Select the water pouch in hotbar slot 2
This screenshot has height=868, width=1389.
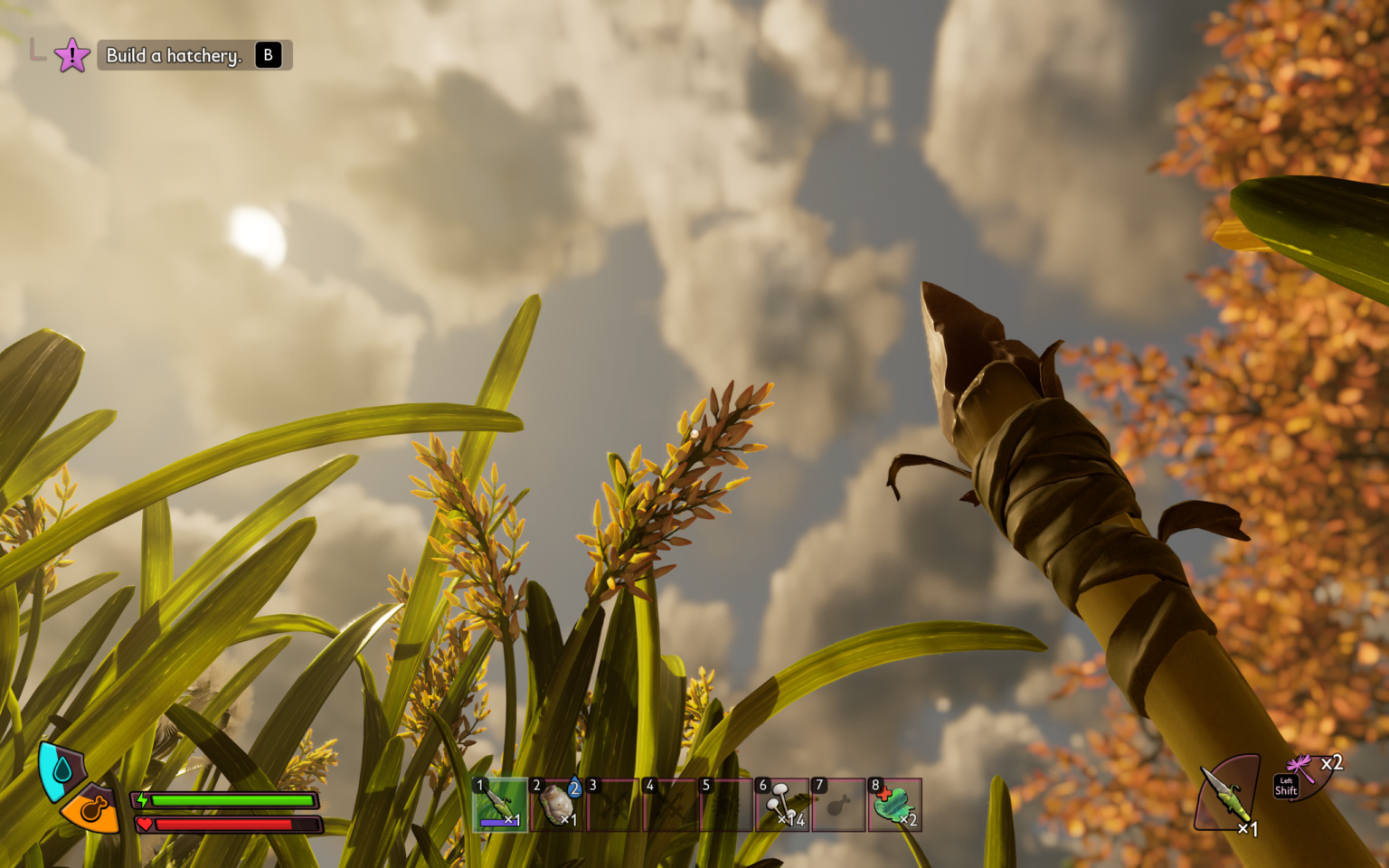(x=554, y=803)
